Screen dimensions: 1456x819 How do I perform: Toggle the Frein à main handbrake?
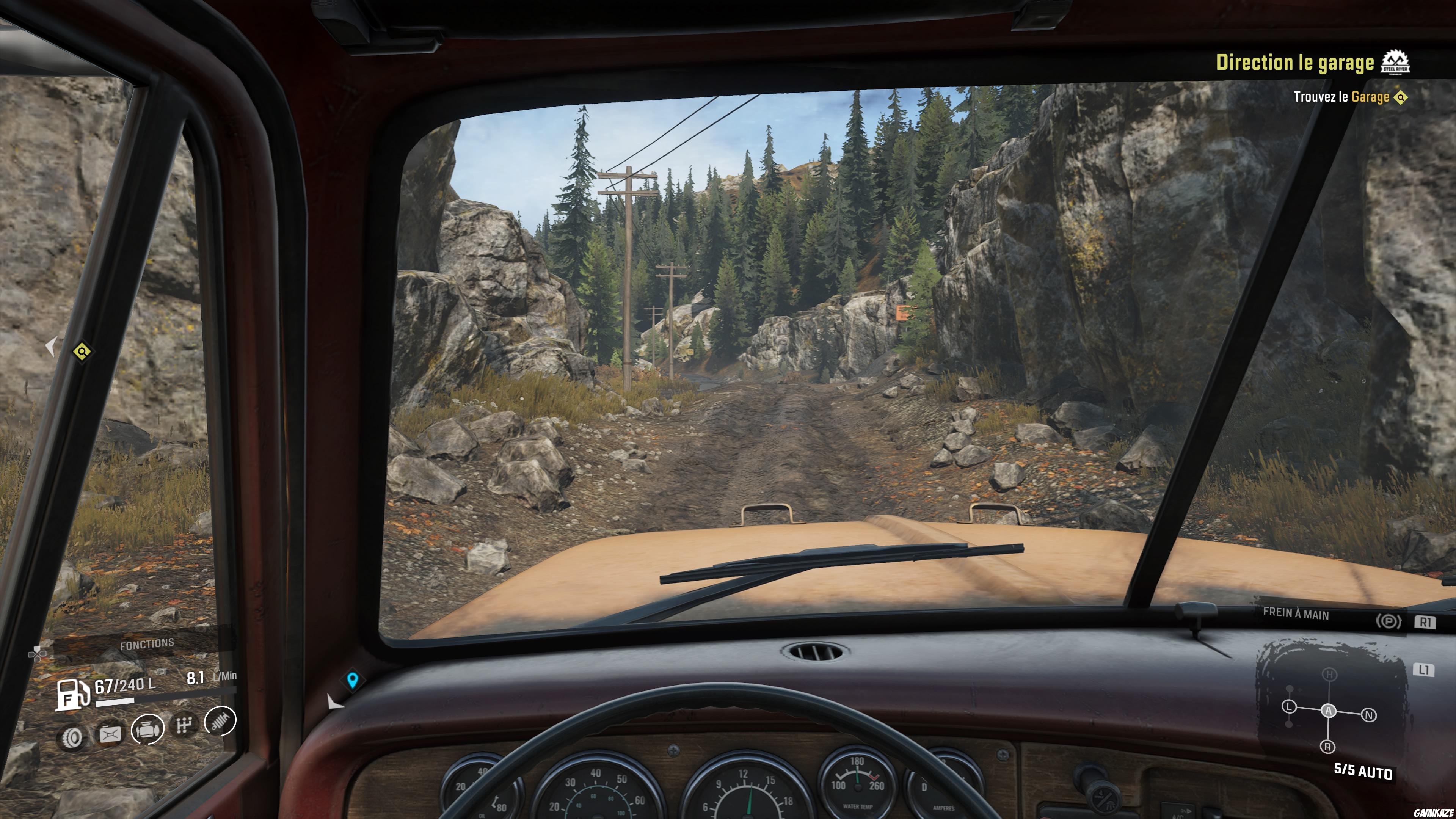pos(1388,622)
